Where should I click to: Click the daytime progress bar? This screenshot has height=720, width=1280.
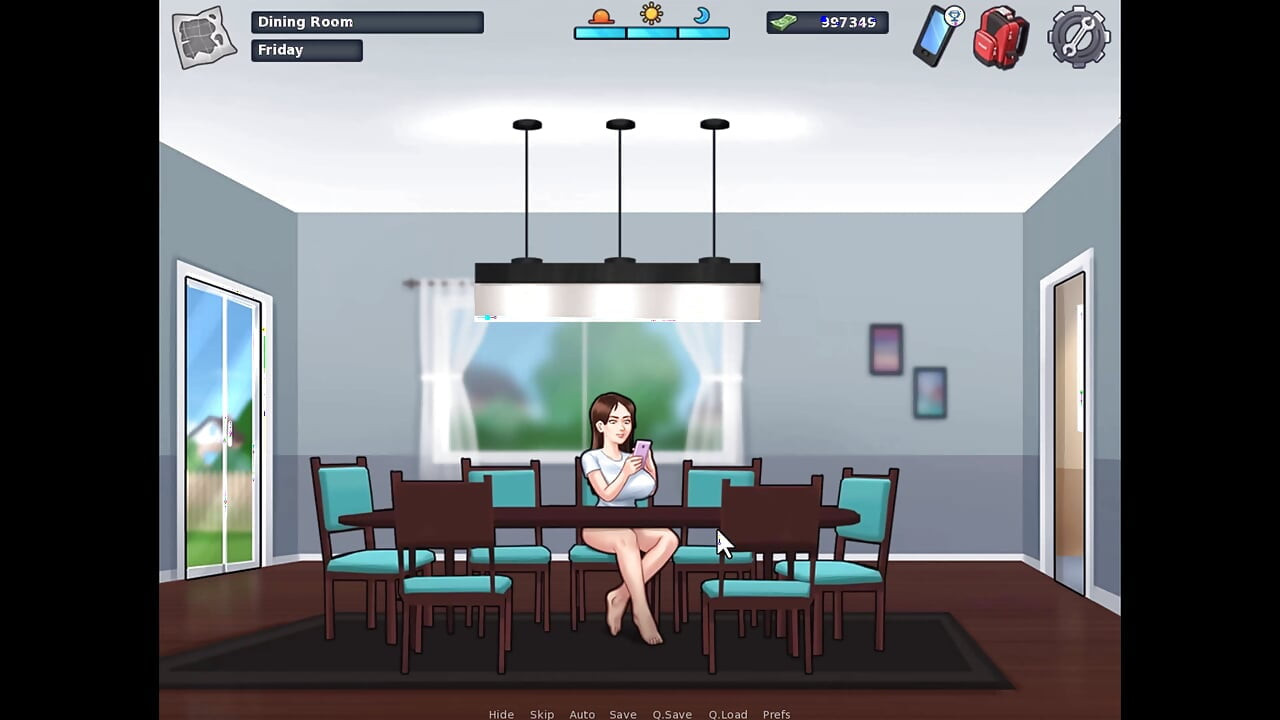651,33
